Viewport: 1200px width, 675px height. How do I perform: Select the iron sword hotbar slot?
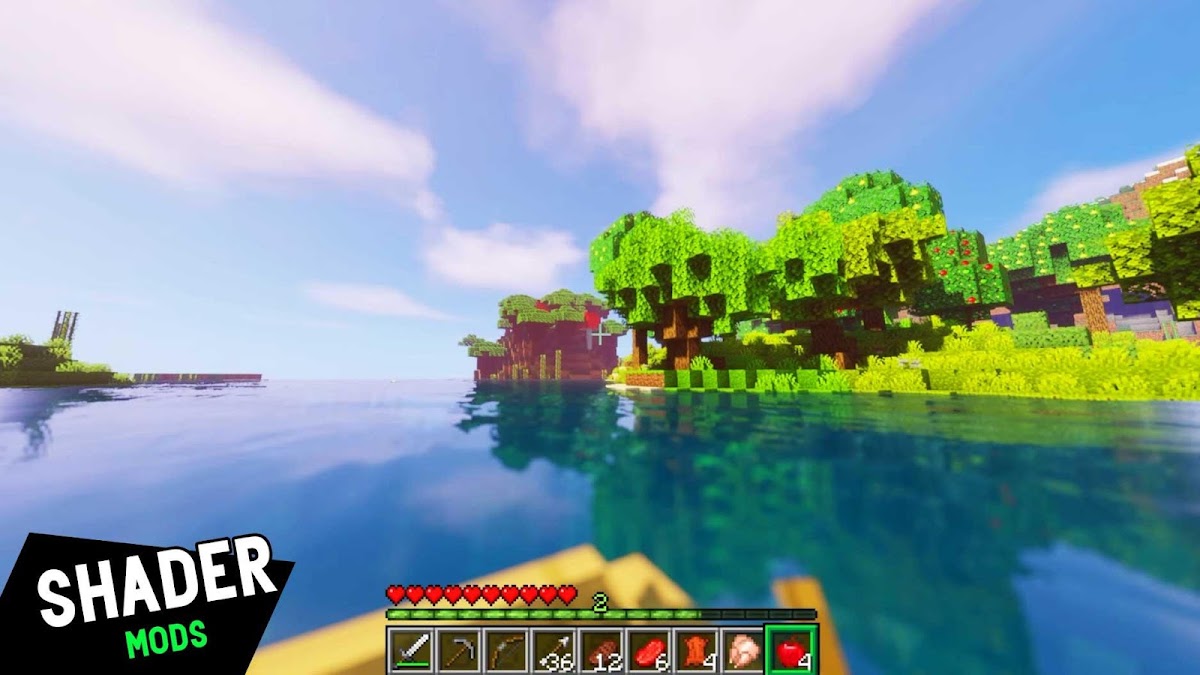(x=410, y=651)
